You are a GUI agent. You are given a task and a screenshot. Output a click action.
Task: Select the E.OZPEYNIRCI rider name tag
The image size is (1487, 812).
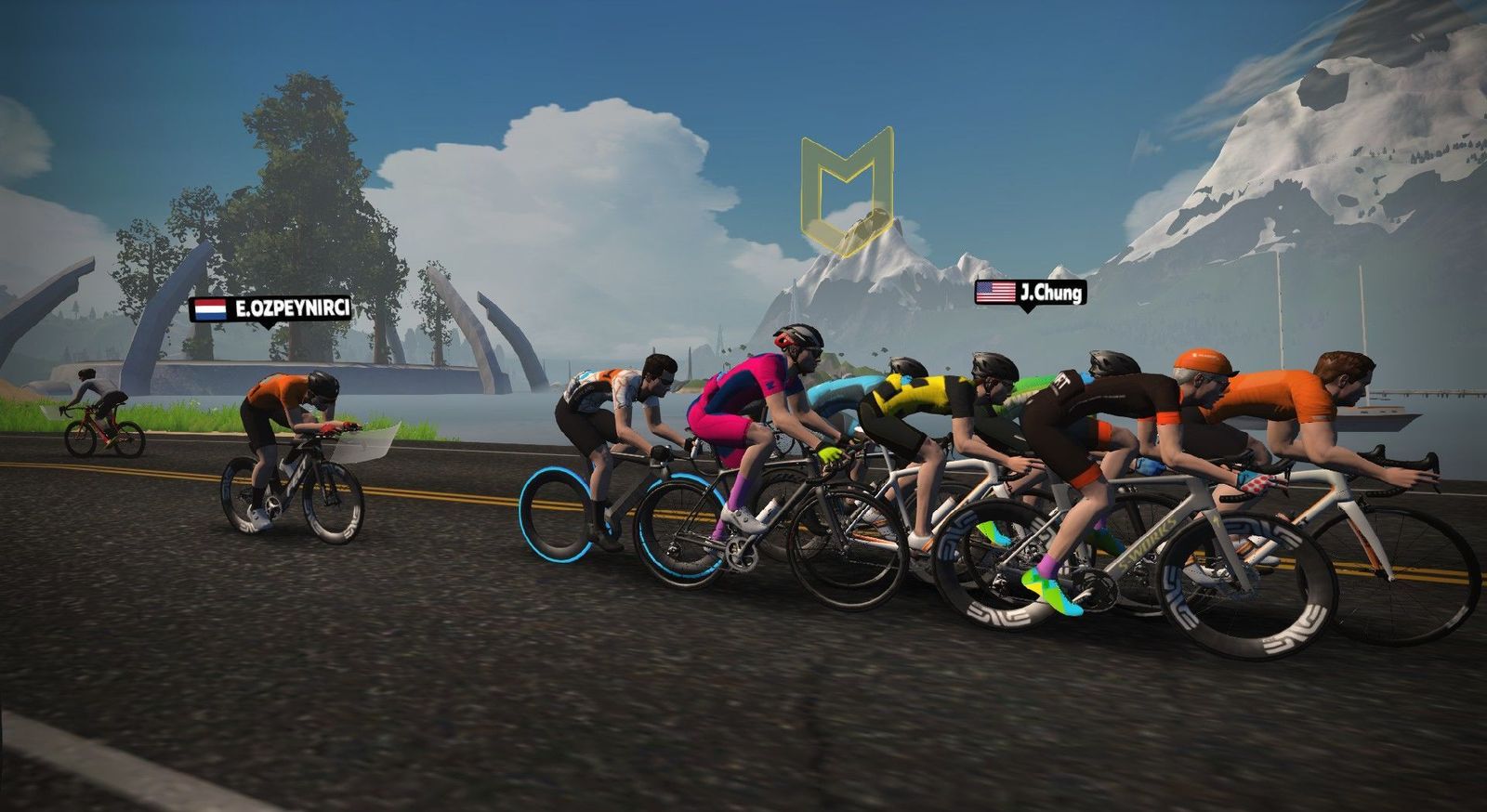pos(271,308)
